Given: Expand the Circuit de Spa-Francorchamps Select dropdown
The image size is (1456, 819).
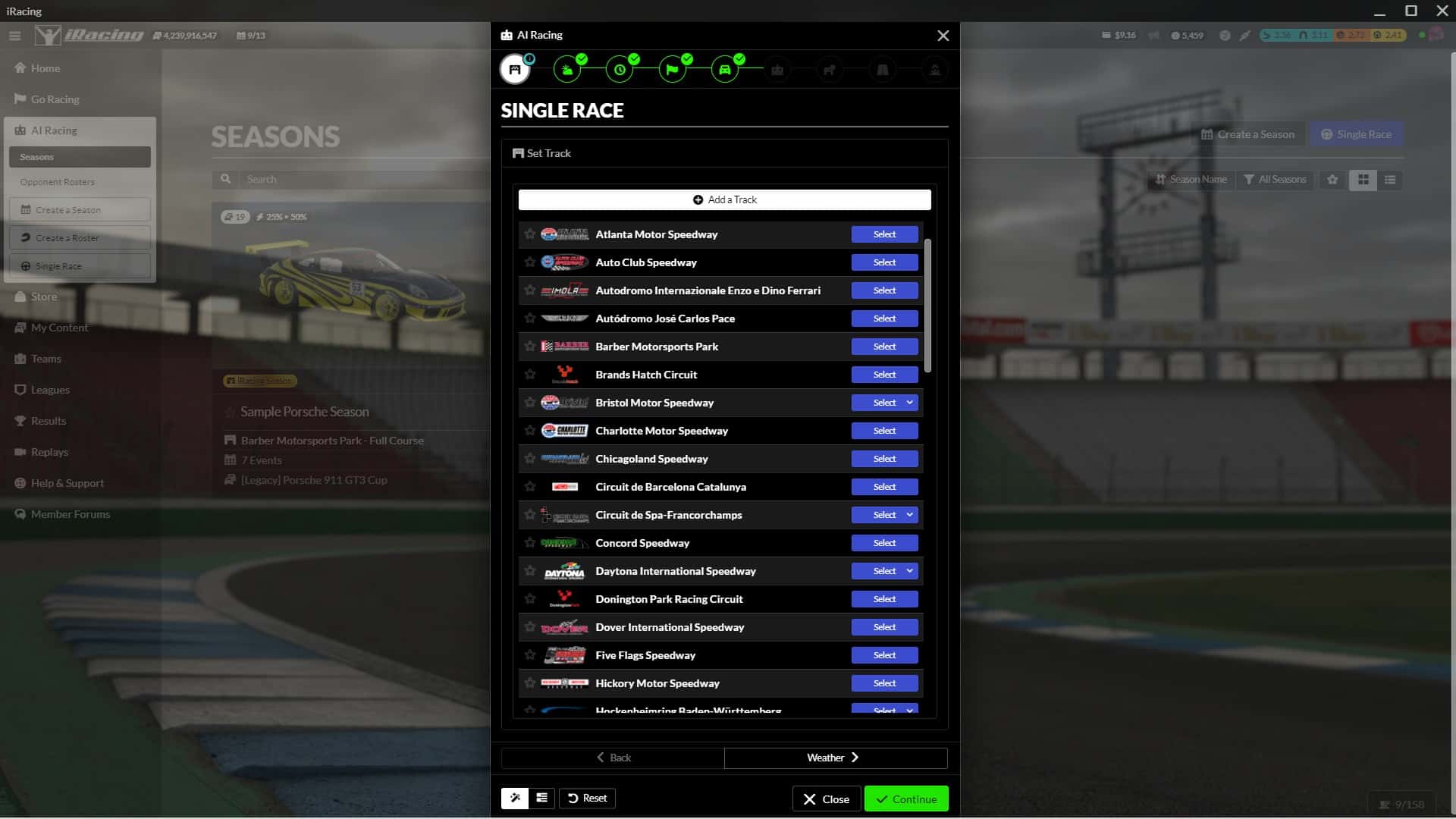Looking at the screenshot, I should [908, 514].
